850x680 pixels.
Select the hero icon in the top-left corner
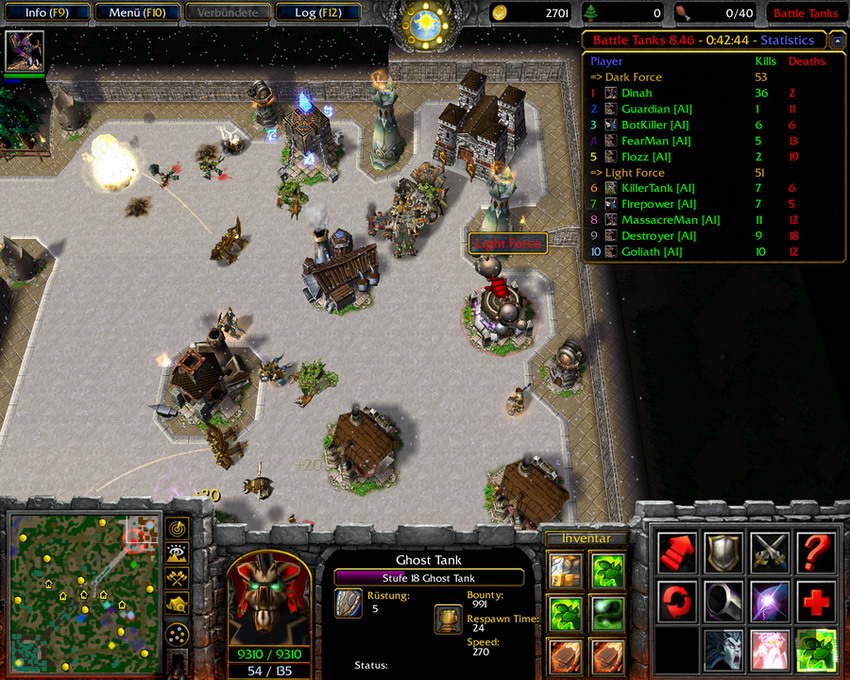(x=24, y=51)
